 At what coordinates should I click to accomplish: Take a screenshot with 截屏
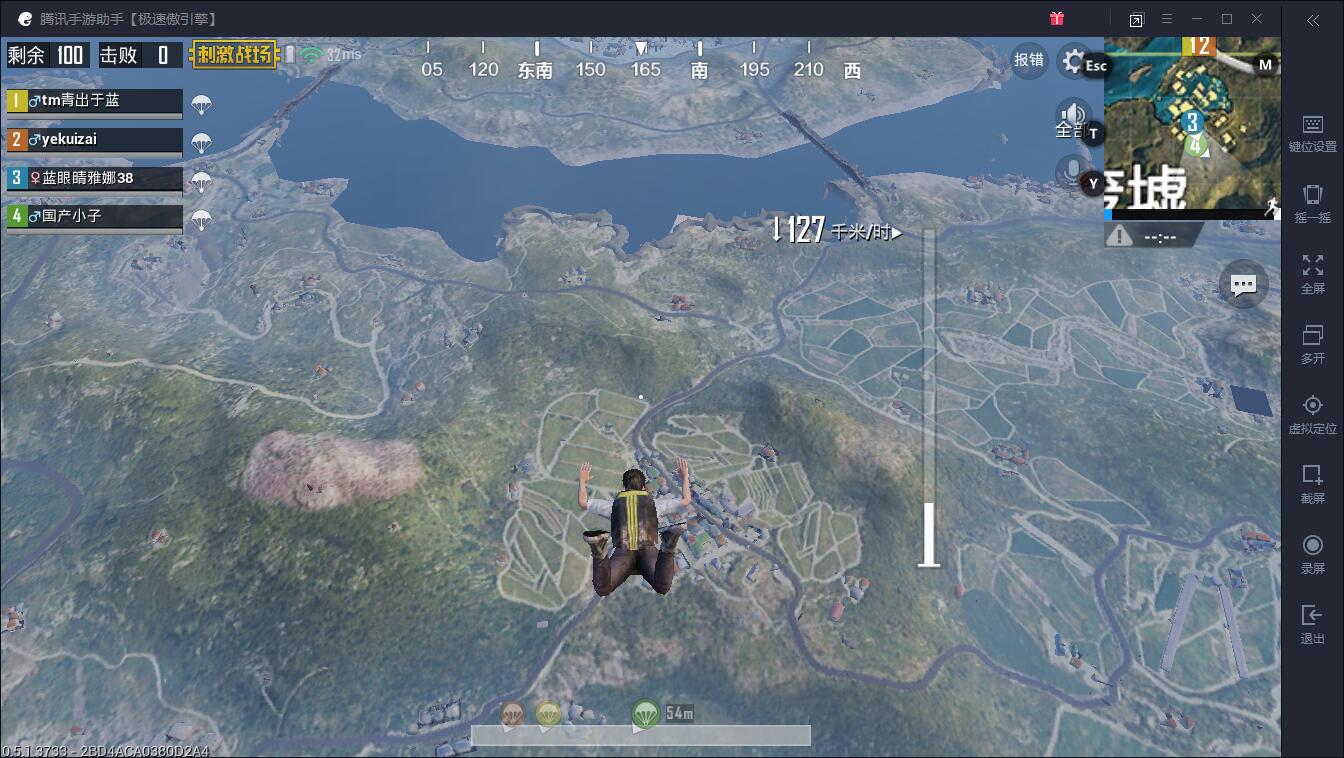click(1312, 480)
